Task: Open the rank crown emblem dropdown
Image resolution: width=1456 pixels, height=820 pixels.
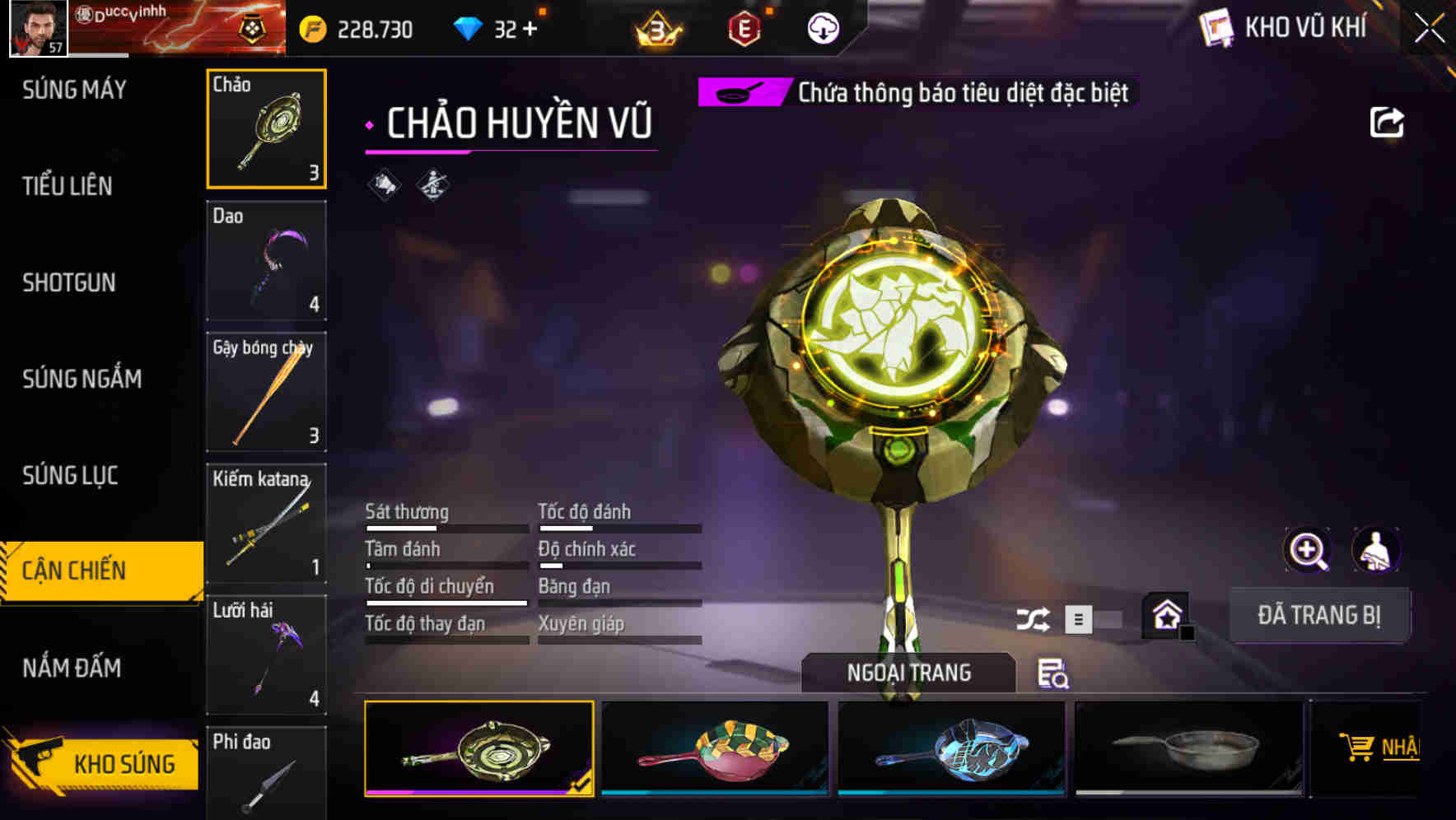Action: (655, 28)
